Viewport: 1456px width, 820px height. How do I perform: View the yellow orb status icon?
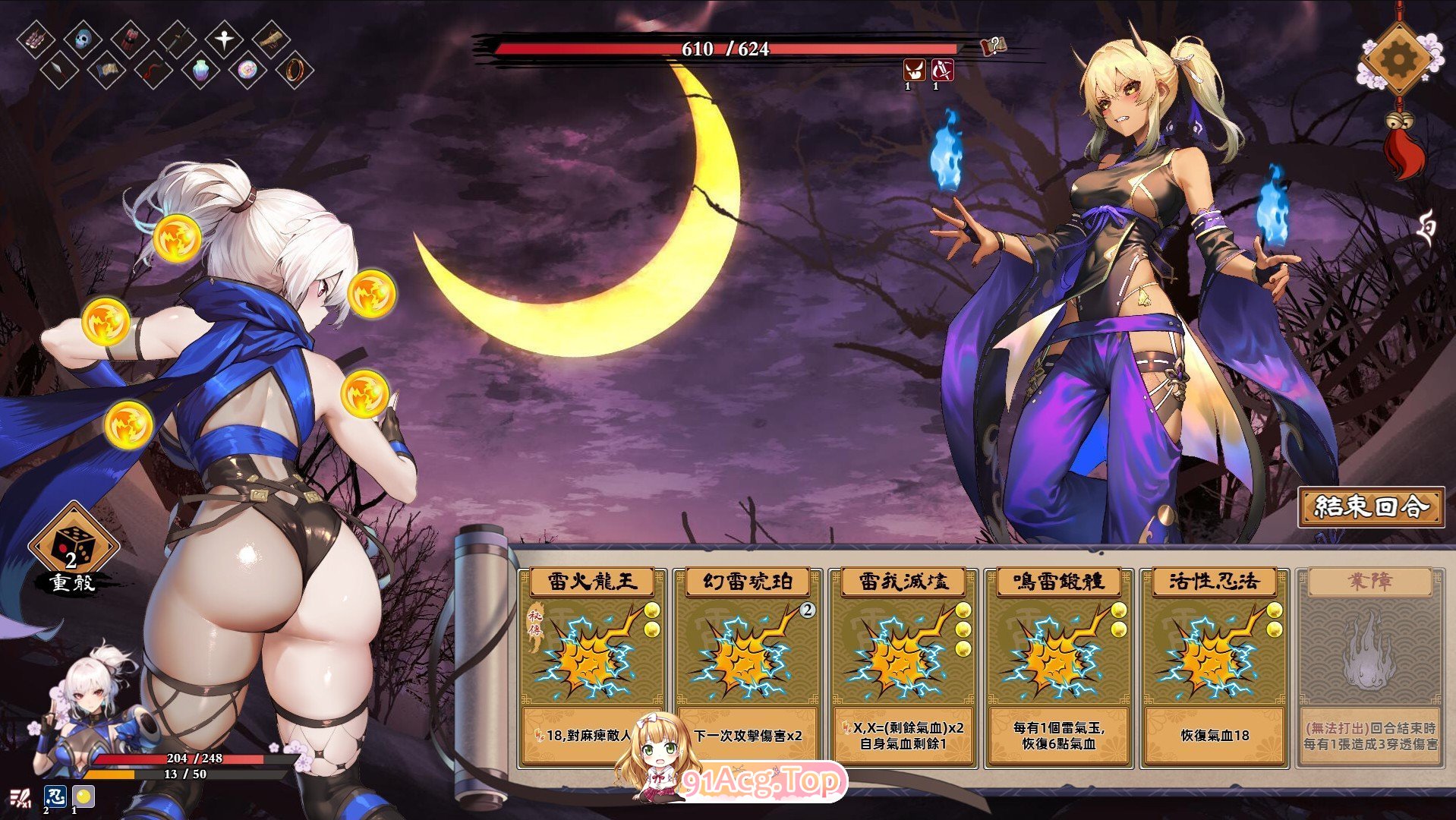tap(84, 796)
